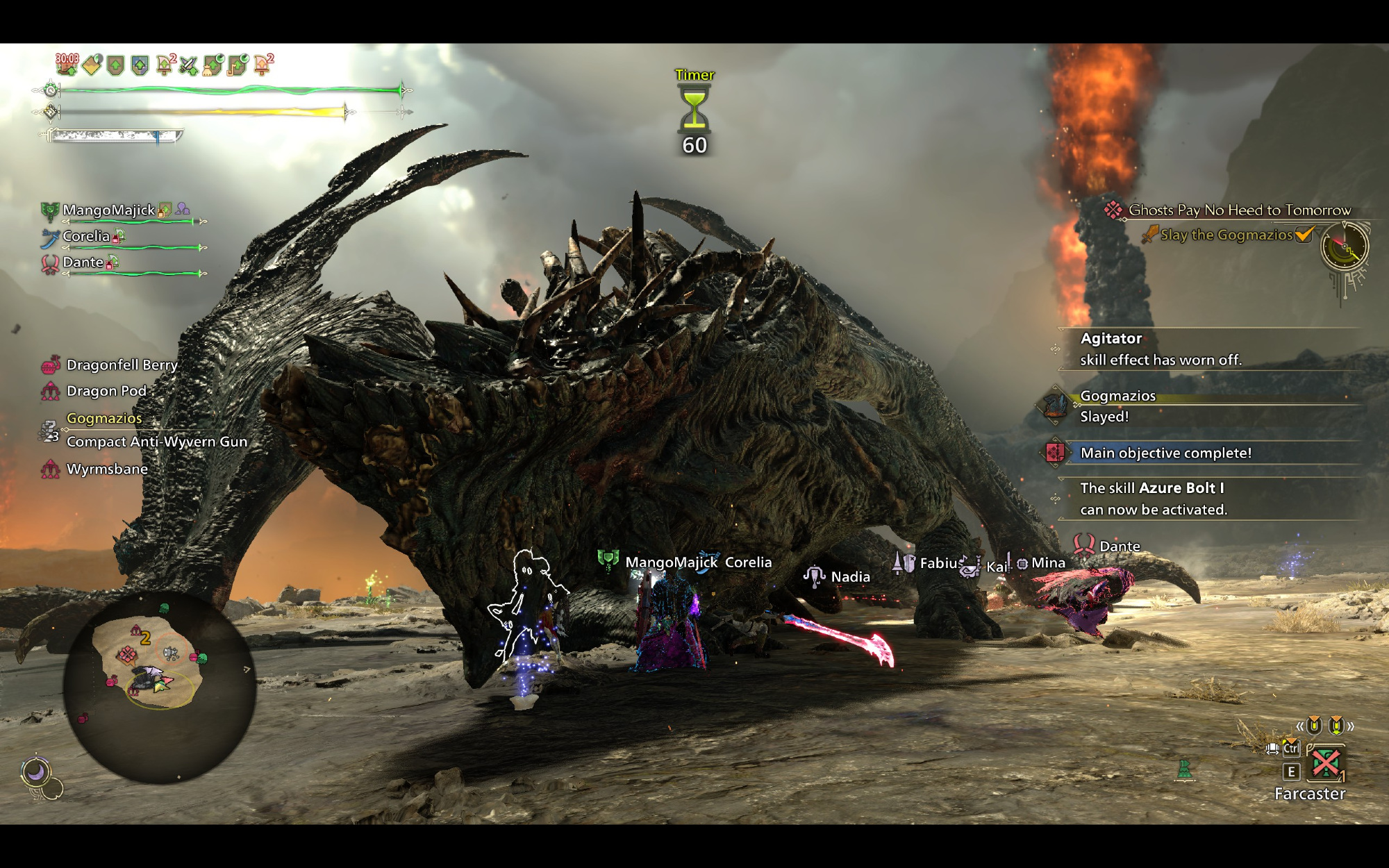Open the Ghosts Pay No Heed to Tomorrow quest
The width and height of the screenshot is (1389, 868).
(x=1239, y=210)
